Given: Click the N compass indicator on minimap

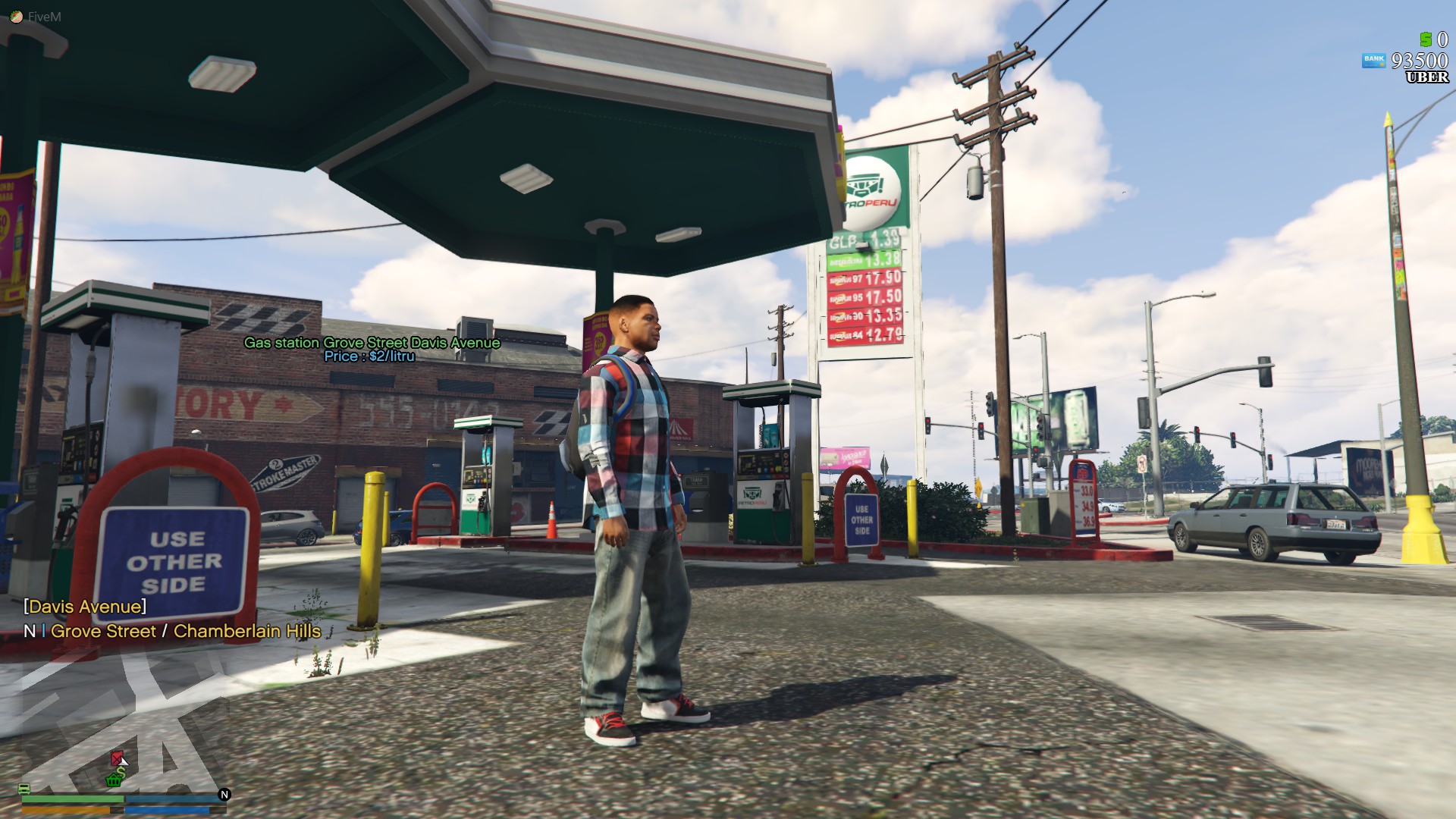Looking at the screenshot, I should tap(226, 794).
